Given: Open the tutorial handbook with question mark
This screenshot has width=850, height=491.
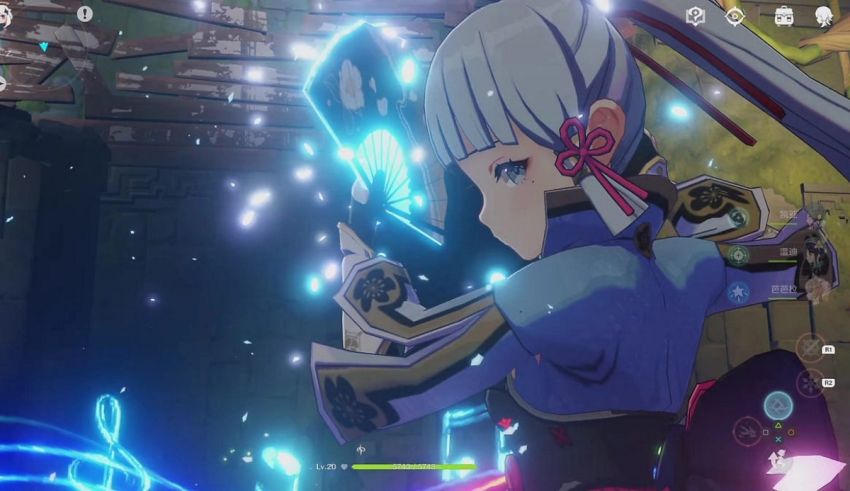Looking at the screenshot, I should point(696,15).
